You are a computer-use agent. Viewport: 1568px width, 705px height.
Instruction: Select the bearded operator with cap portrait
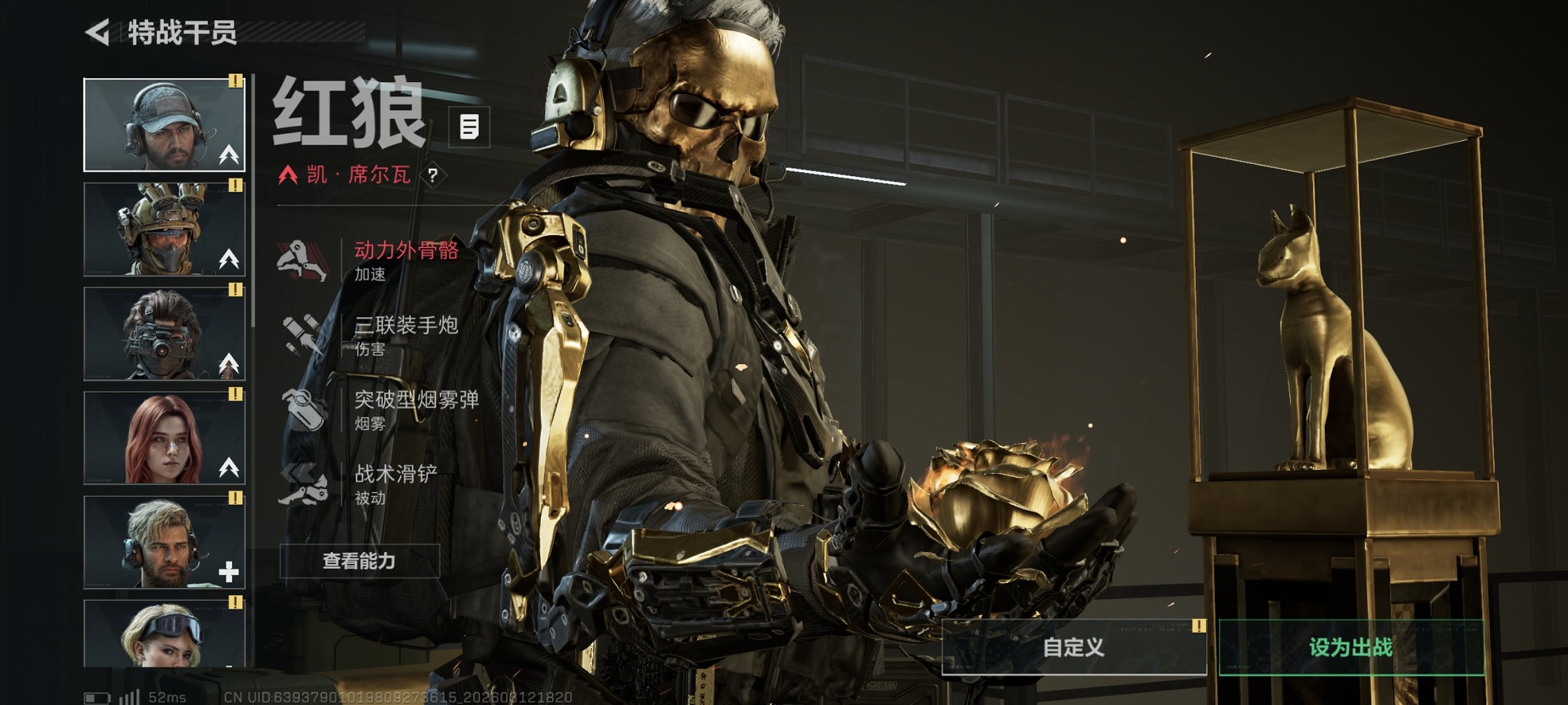pos(164,125)
